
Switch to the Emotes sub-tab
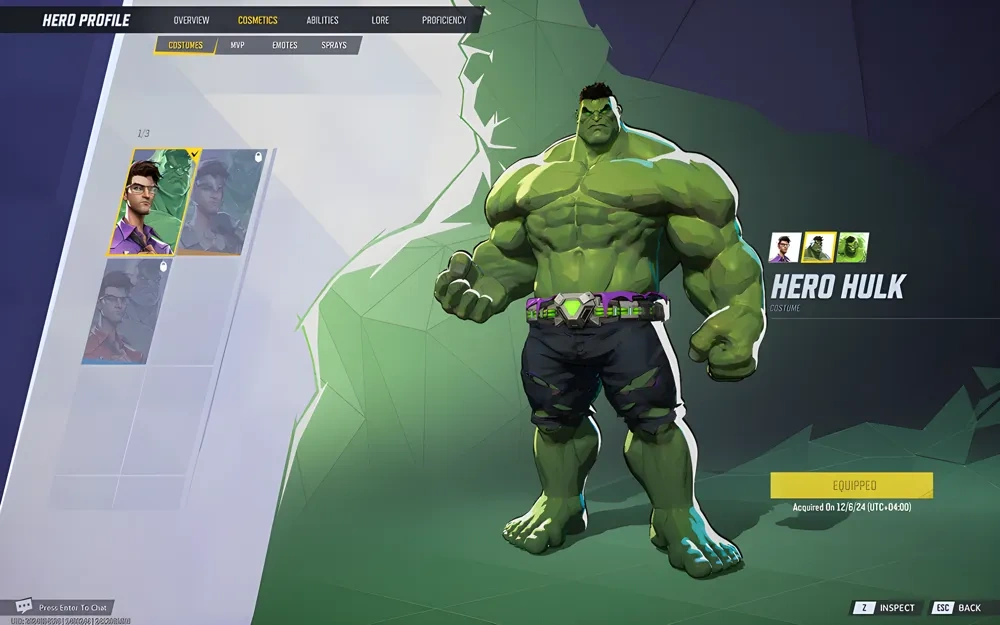pos(285,45)
